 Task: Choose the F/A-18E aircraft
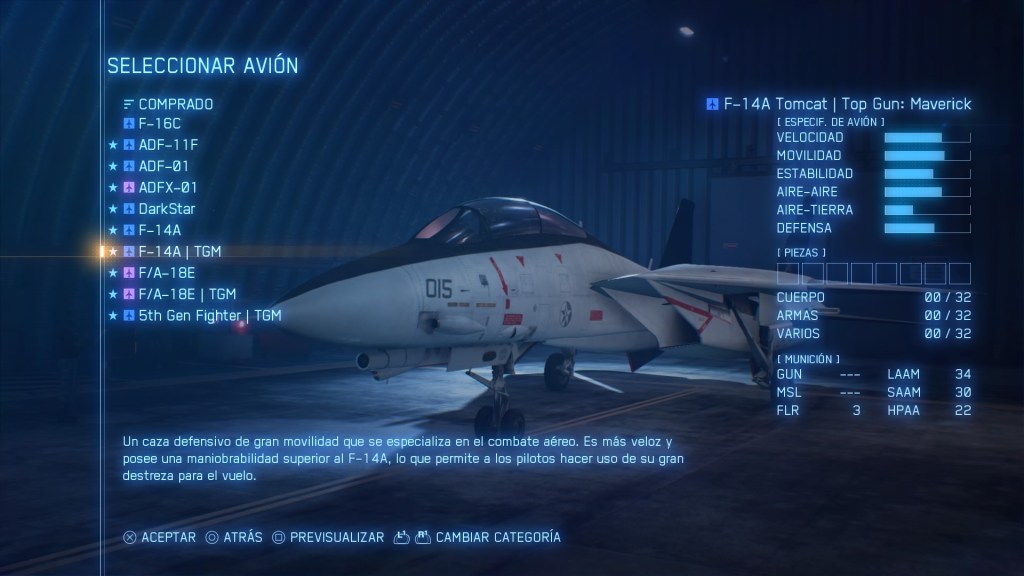(x=166, y=272)
